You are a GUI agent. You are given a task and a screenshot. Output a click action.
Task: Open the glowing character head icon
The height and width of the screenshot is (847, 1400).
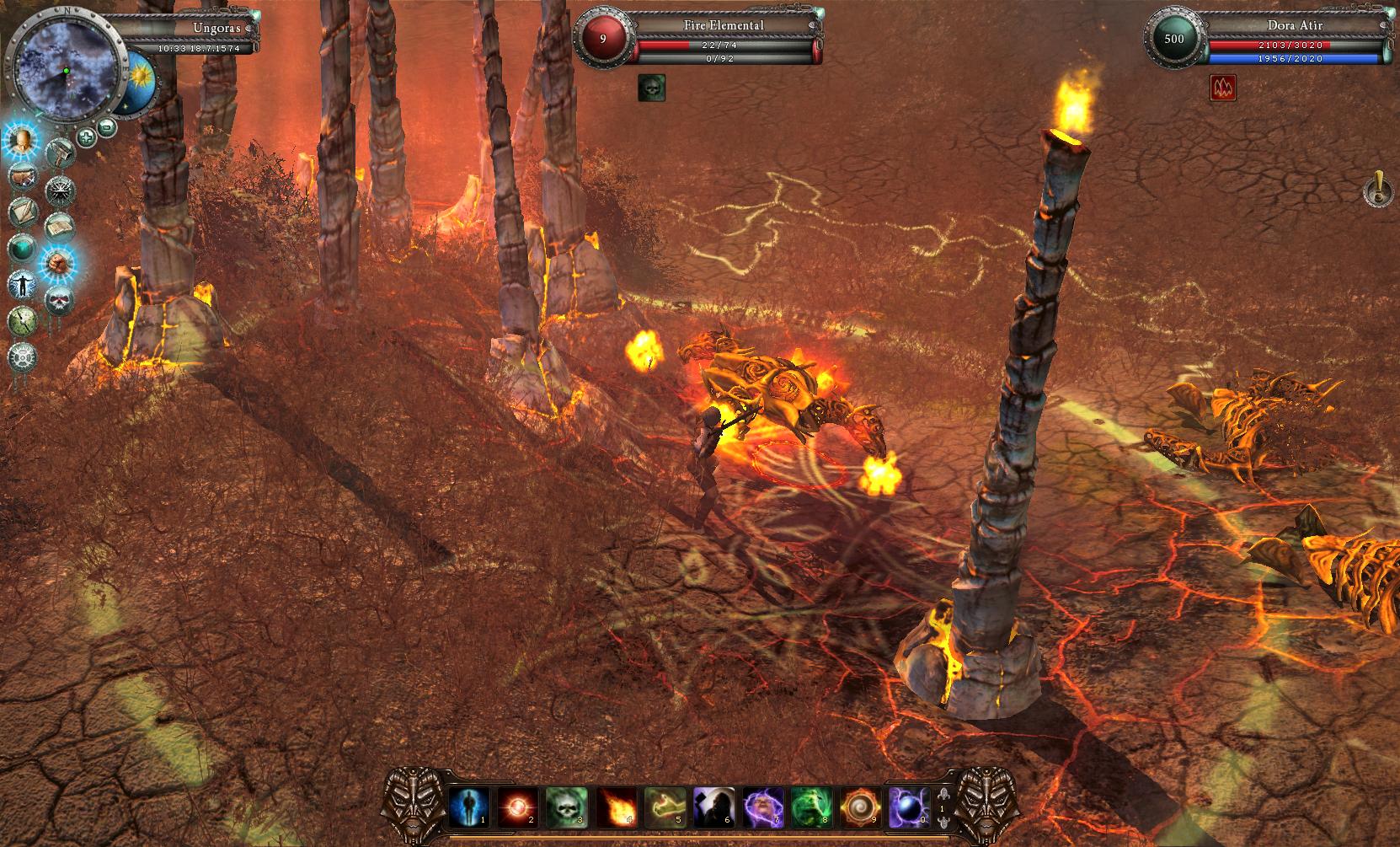(22, 140)
